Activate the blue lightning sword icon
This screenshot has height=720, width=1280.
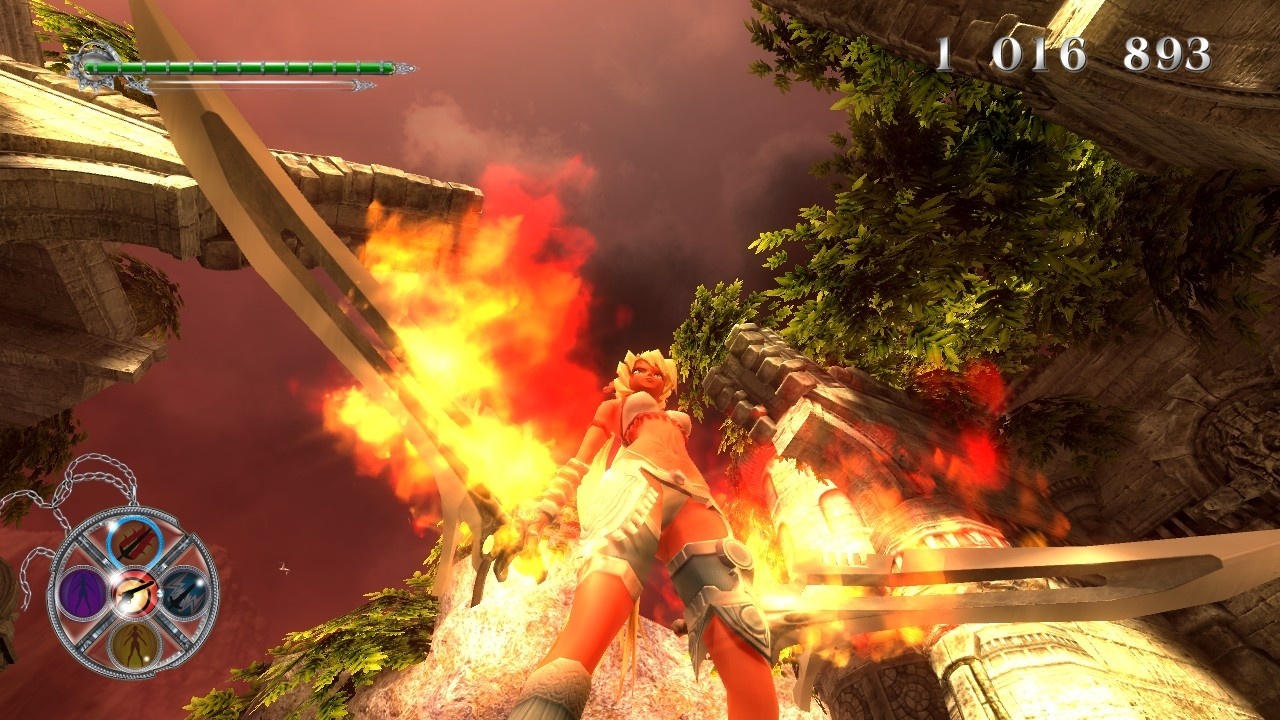(x=185, y=593)
